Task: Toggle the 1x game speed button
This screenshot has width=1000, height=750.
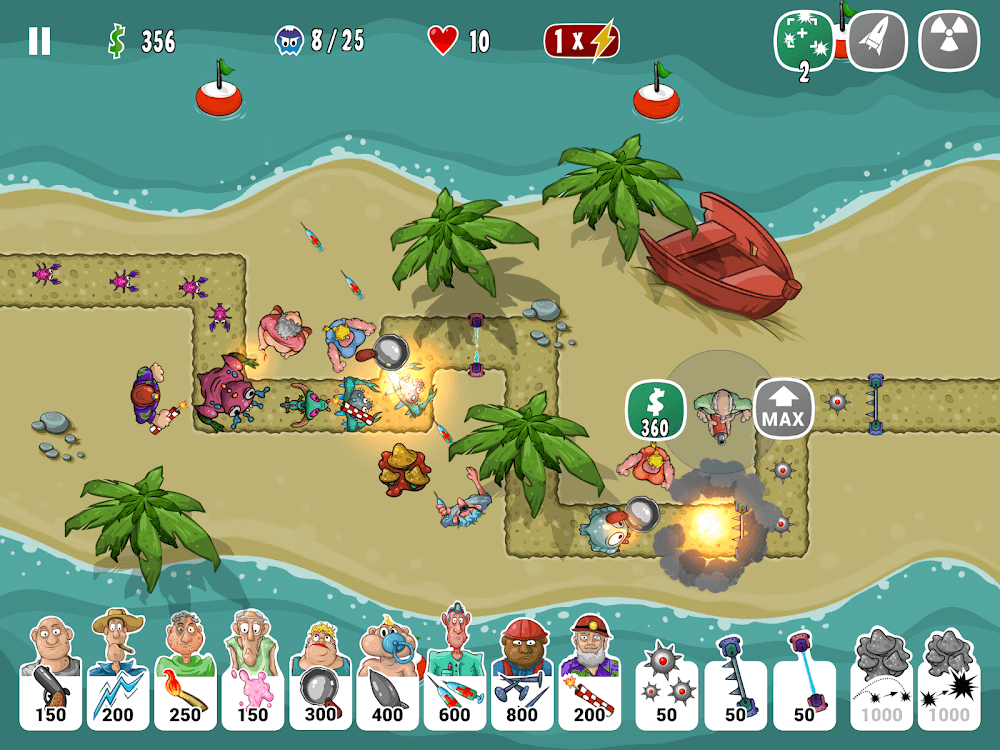Action: click(x=581, y=41)
